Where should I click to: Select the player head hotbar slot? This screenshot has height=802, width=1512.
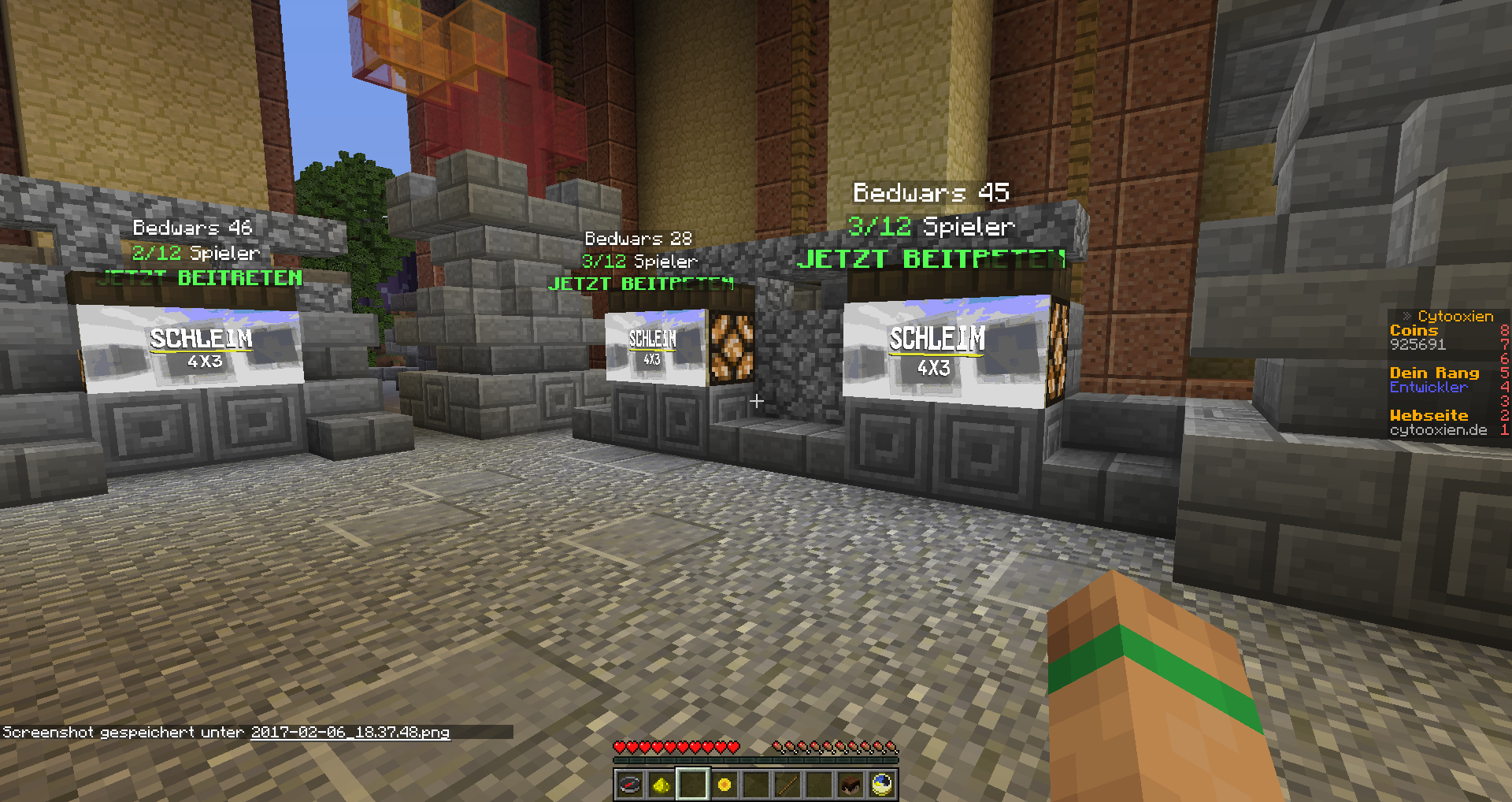click(850, 785)
